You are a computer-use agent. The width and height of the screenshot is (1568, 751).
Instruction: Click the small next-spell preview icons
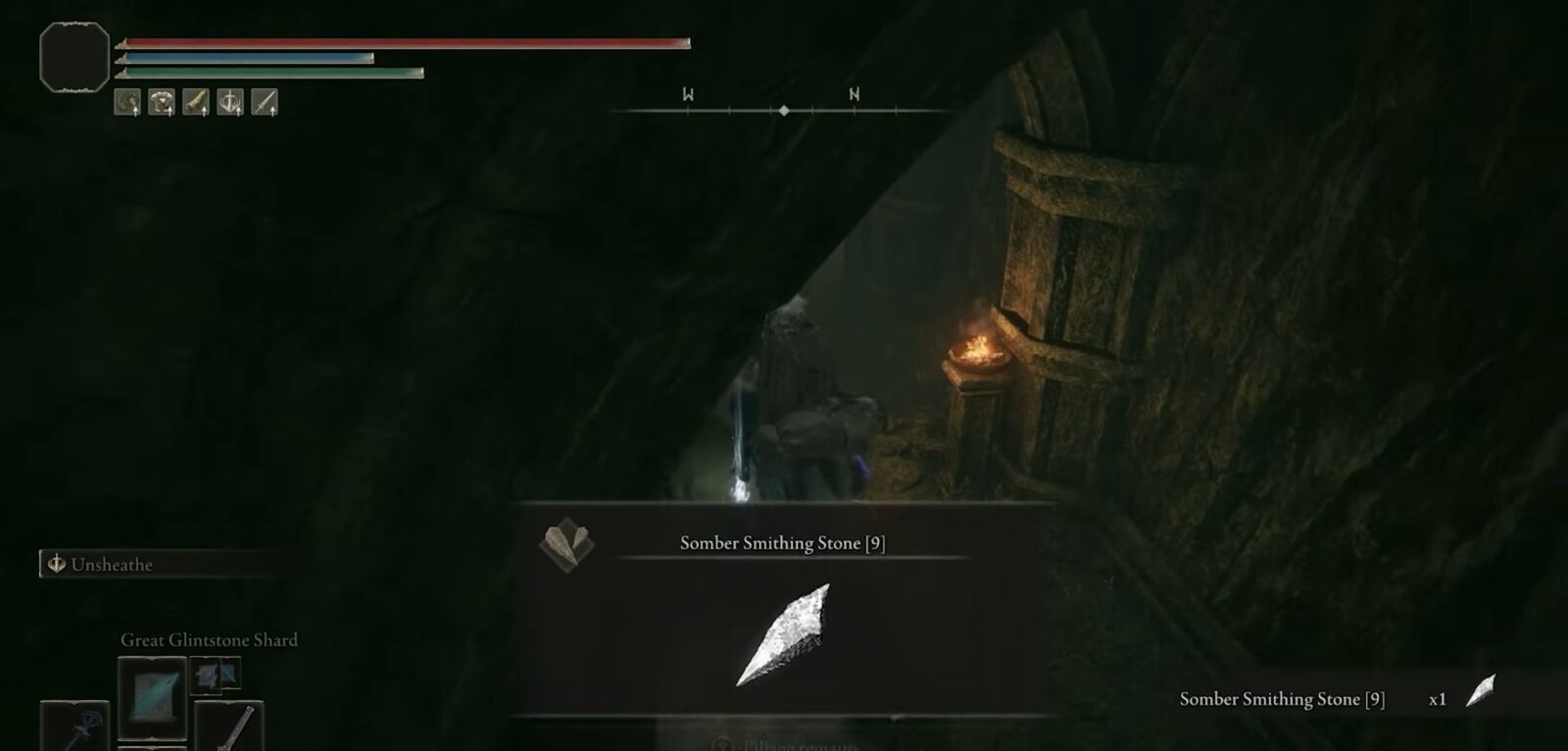tap(215, 675)
